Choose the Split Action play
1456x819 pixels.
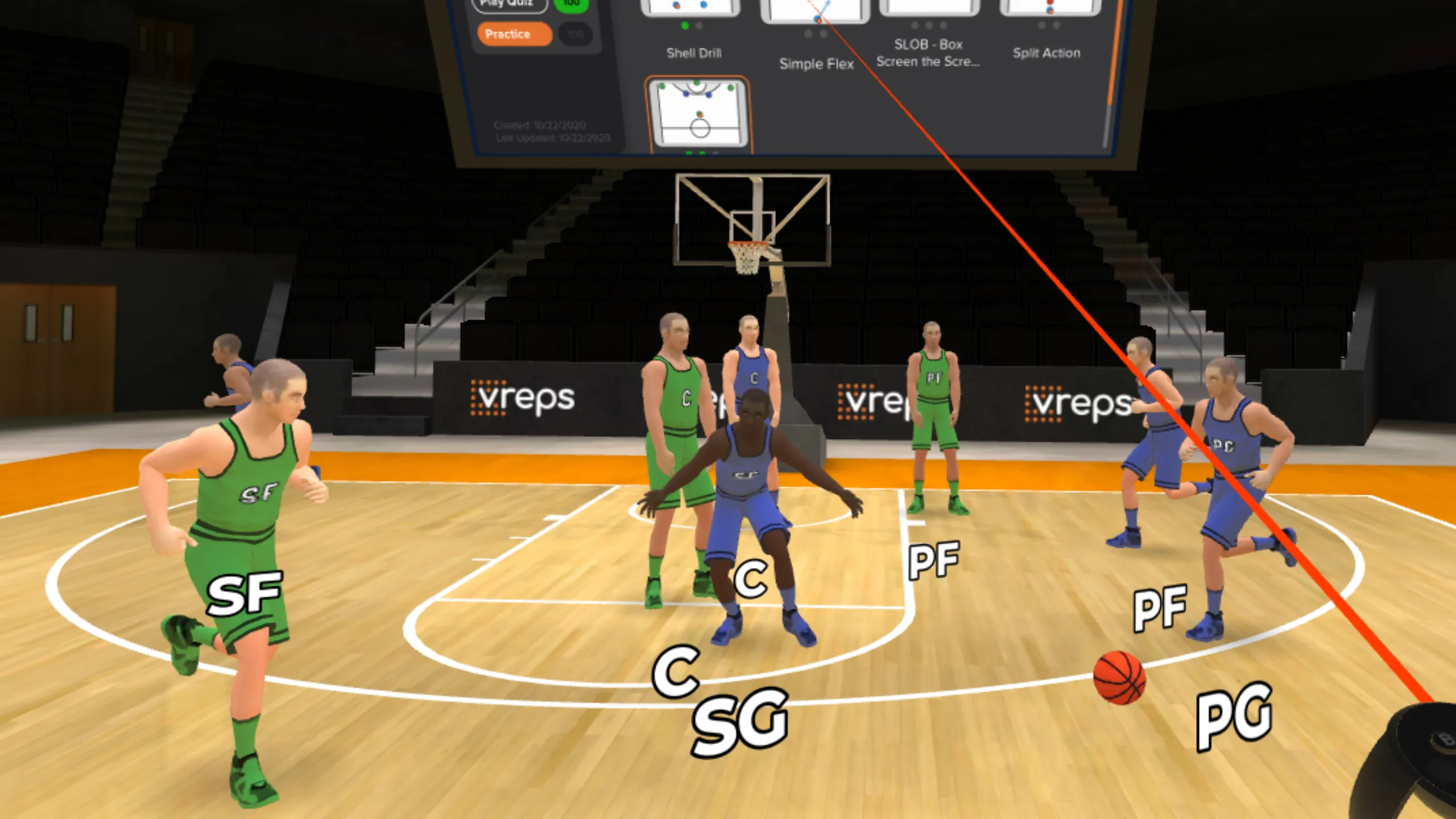coord(1049,9)
